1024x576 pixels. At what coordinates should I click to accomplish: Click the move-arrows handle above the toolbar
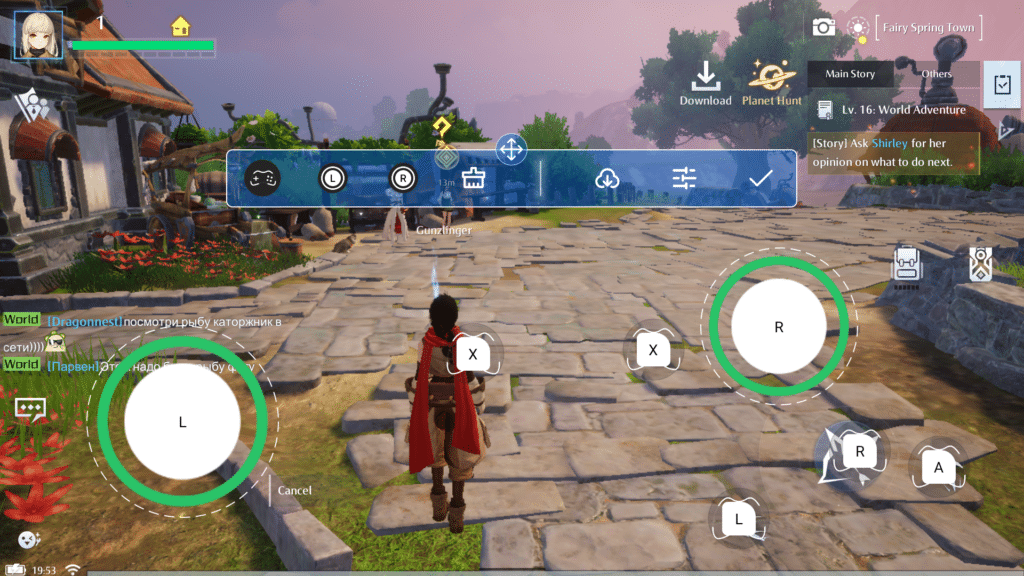(x=511, y=151)
